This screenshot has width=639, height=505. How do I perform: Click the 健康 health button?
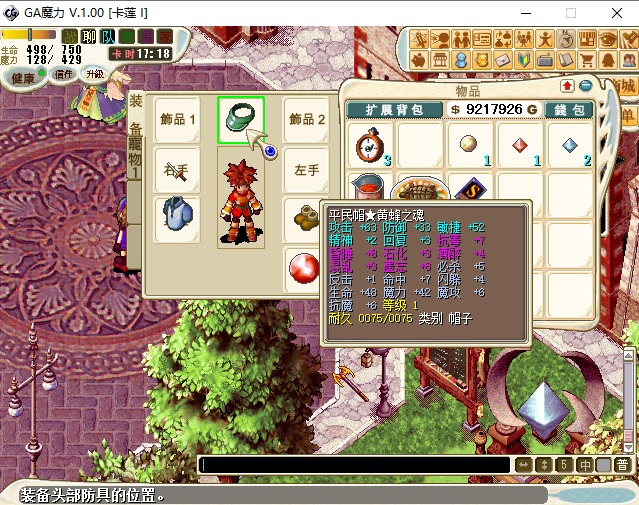pos(22,78)
